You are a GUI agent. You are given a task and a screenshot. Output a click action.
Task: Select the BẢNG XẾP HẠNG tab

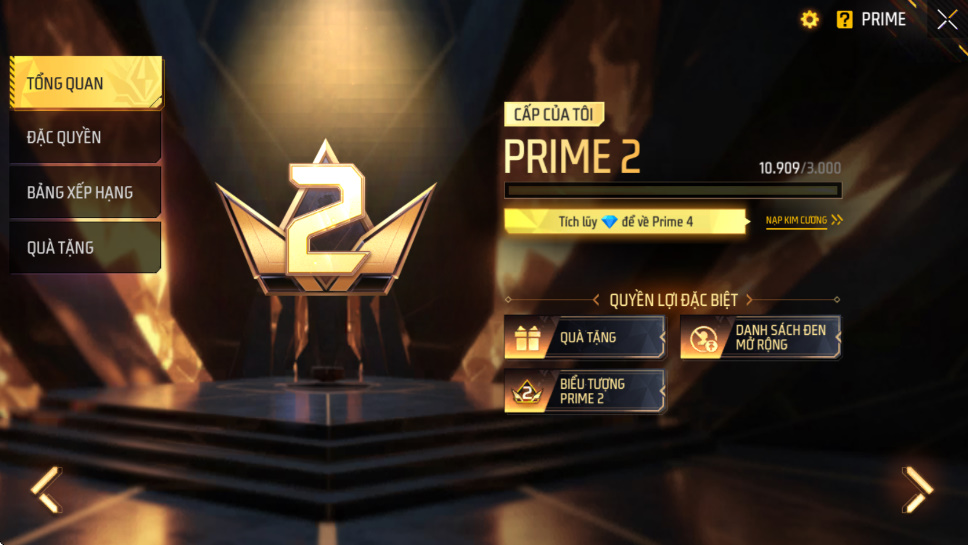click(x=85, y=192)
